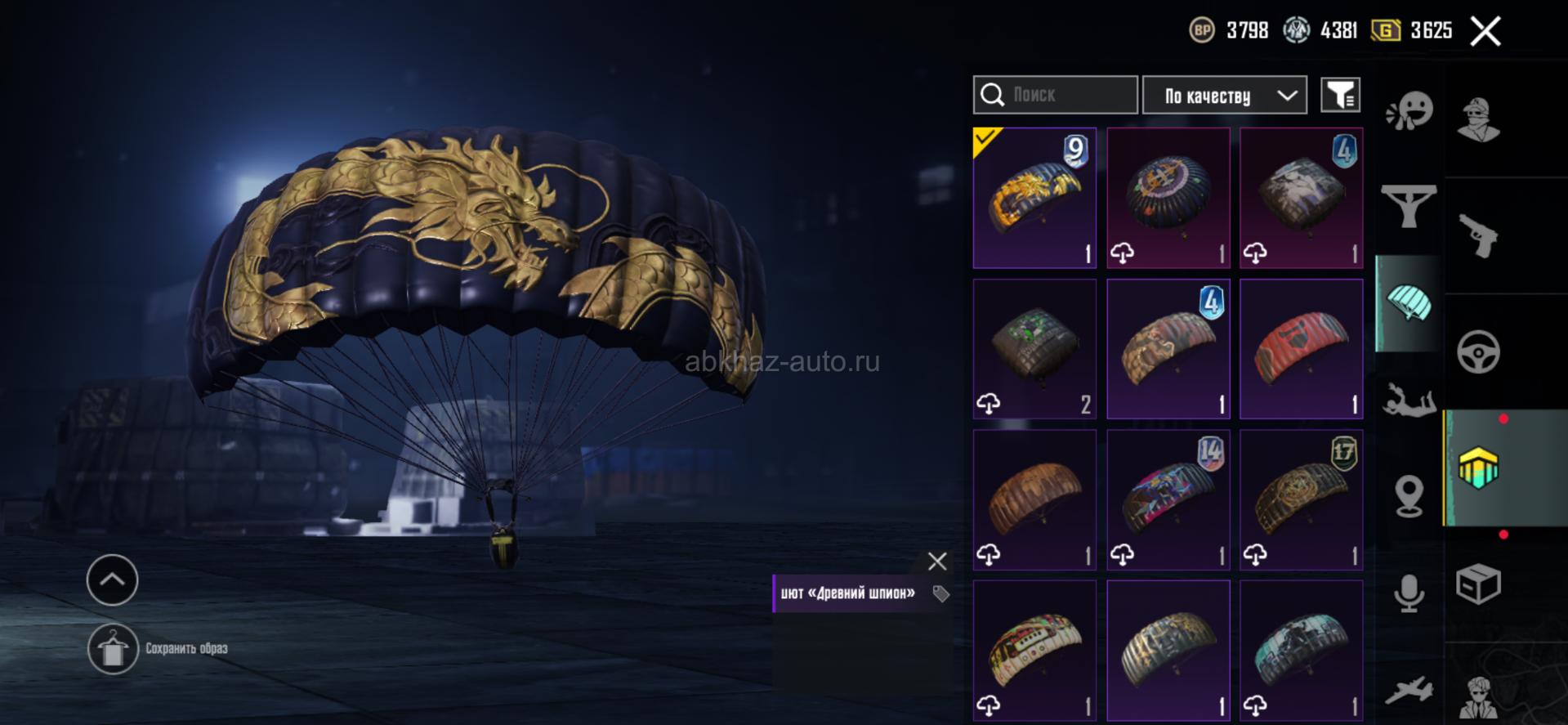Open the crate box tab
1568x725 pixels.
point(1478,584)
